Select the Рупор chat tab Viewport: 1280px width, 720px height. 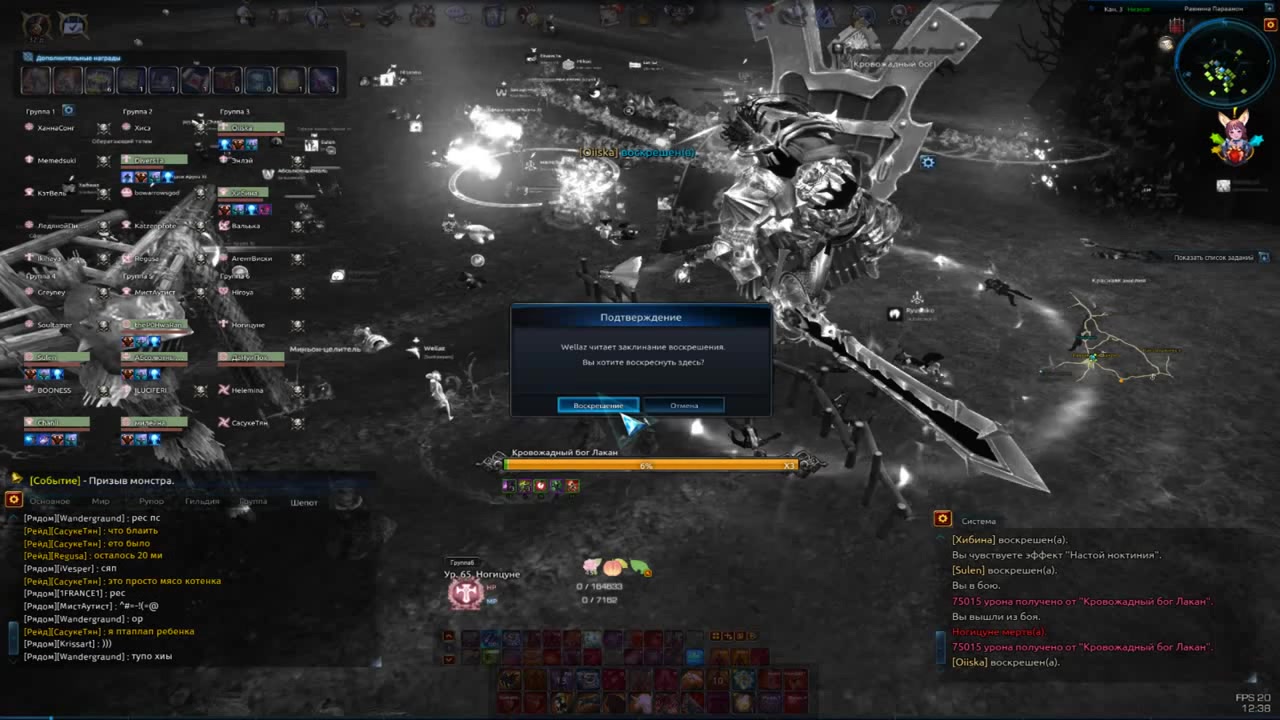click(151, 501)
